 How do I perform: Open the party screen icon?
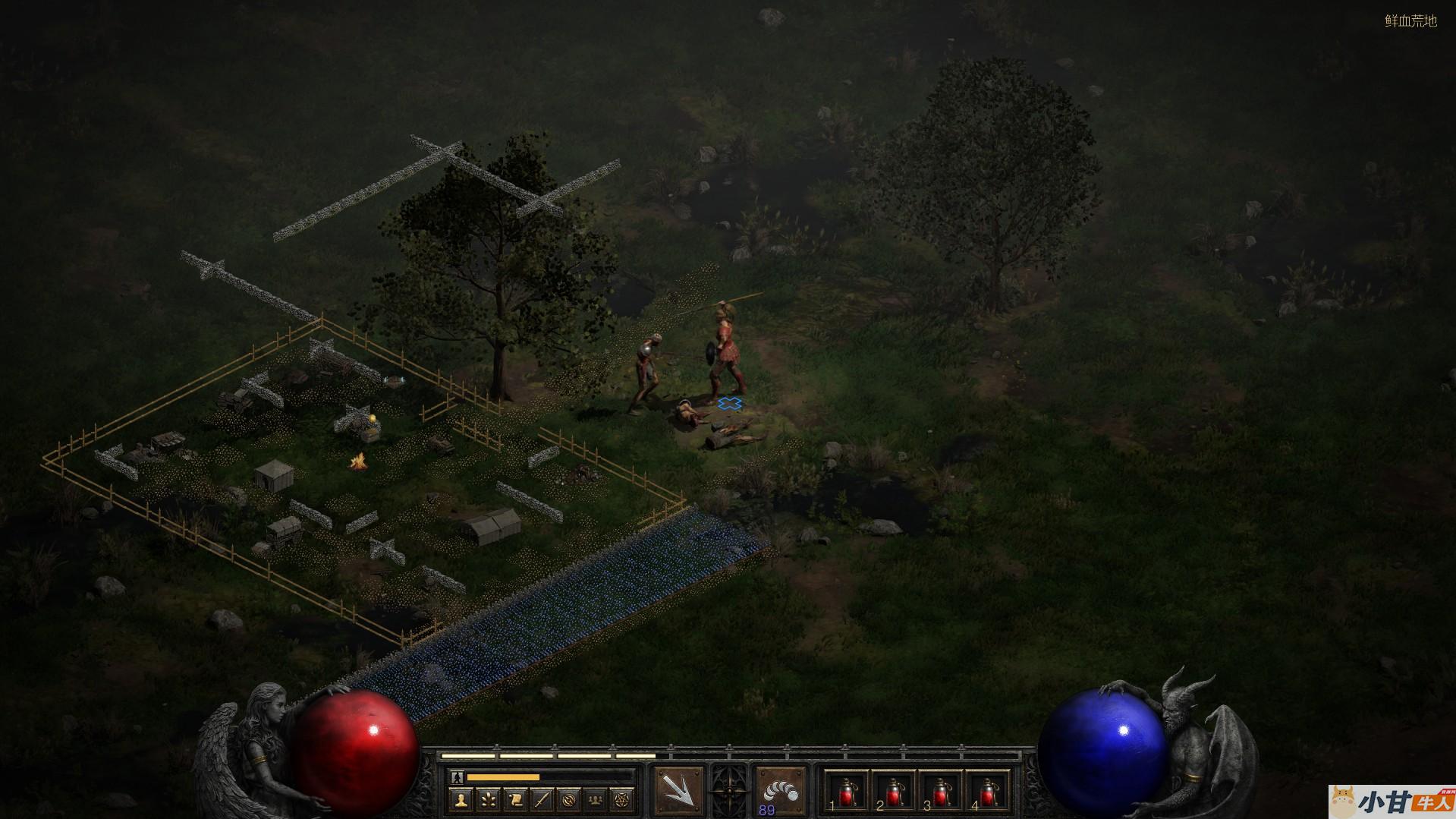[x=596, y=799]
